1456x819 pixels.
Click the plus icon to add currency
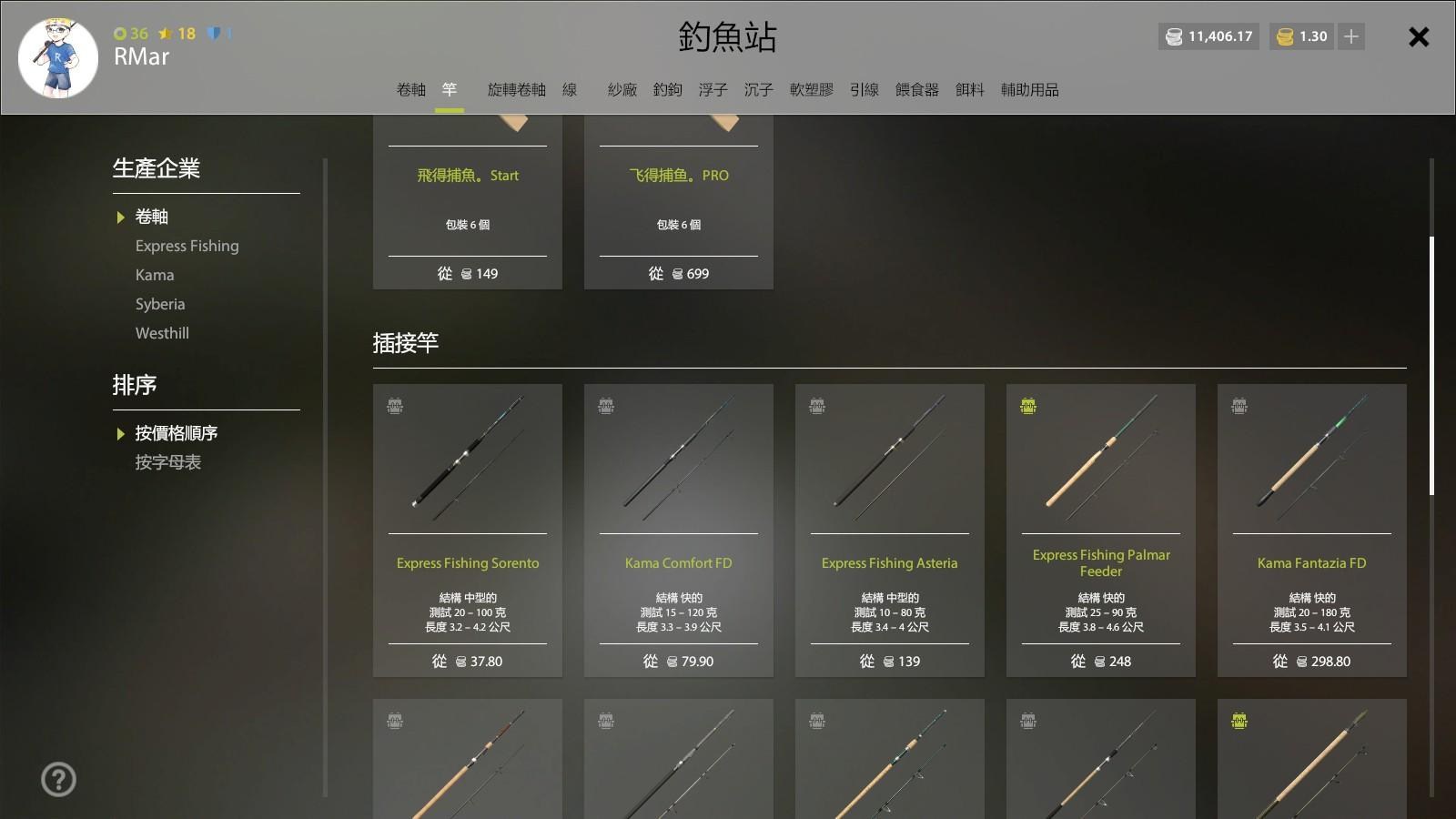[x=1350, y=36]
